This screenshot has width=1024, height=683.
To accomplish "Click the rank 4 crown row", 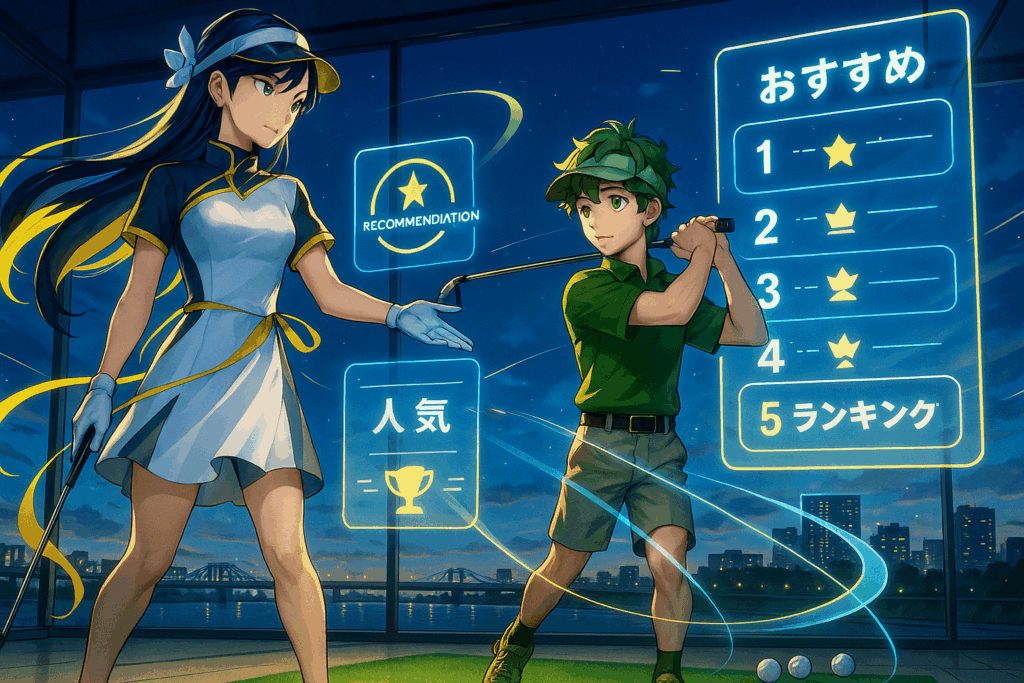I will point(843,350).
